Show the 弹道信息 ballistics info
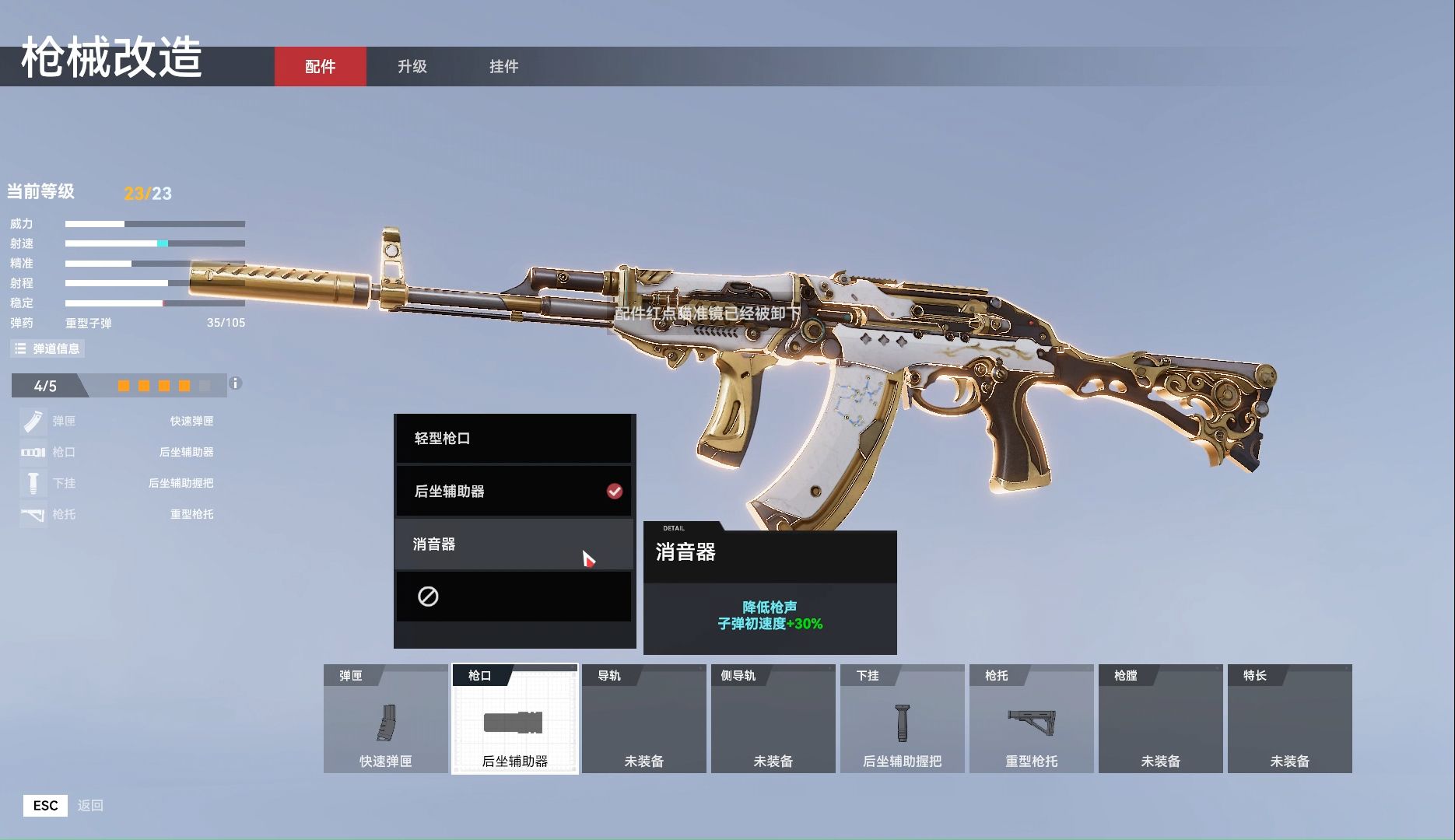 pyautogui.click(x=47, y=348)
